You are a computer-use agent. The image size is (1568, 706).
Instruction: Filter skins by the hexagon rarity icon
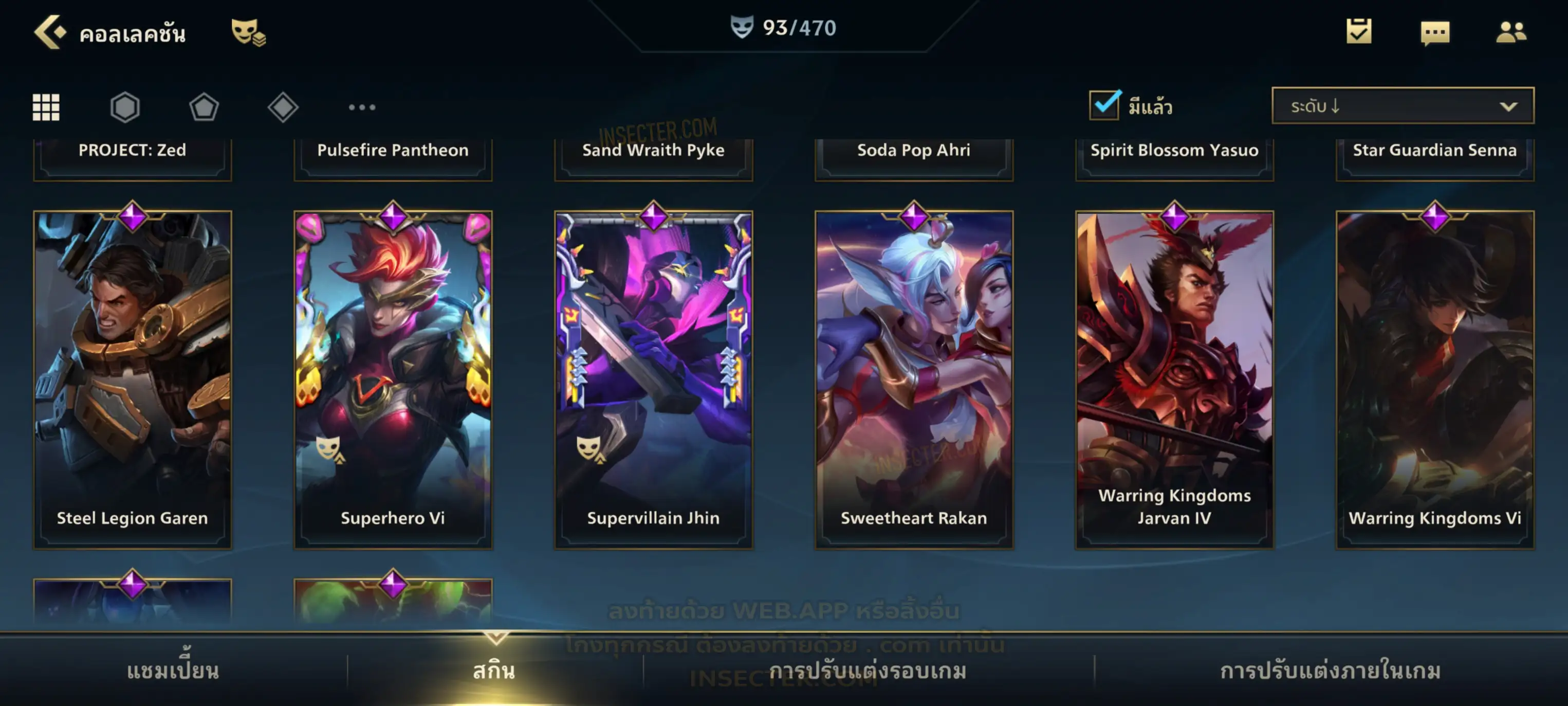coord(125,107)
